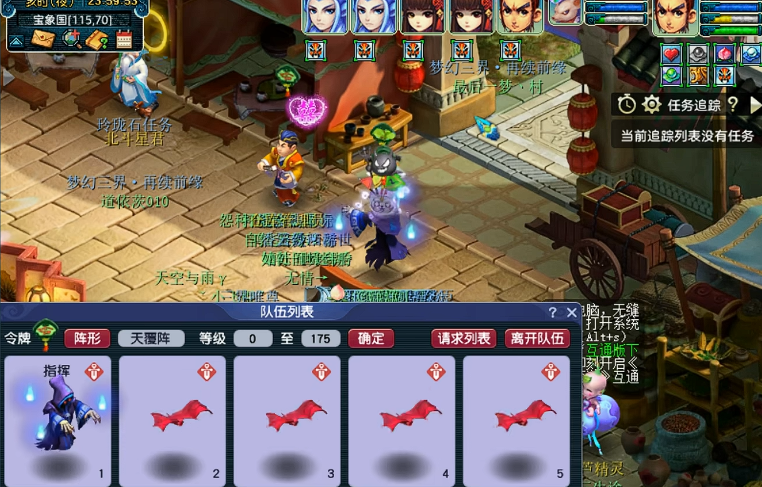The height and width of the screenshot is (487, 762).
Task: Click the quest tracker stopwatch icon
Action: (x=627, y=104)
